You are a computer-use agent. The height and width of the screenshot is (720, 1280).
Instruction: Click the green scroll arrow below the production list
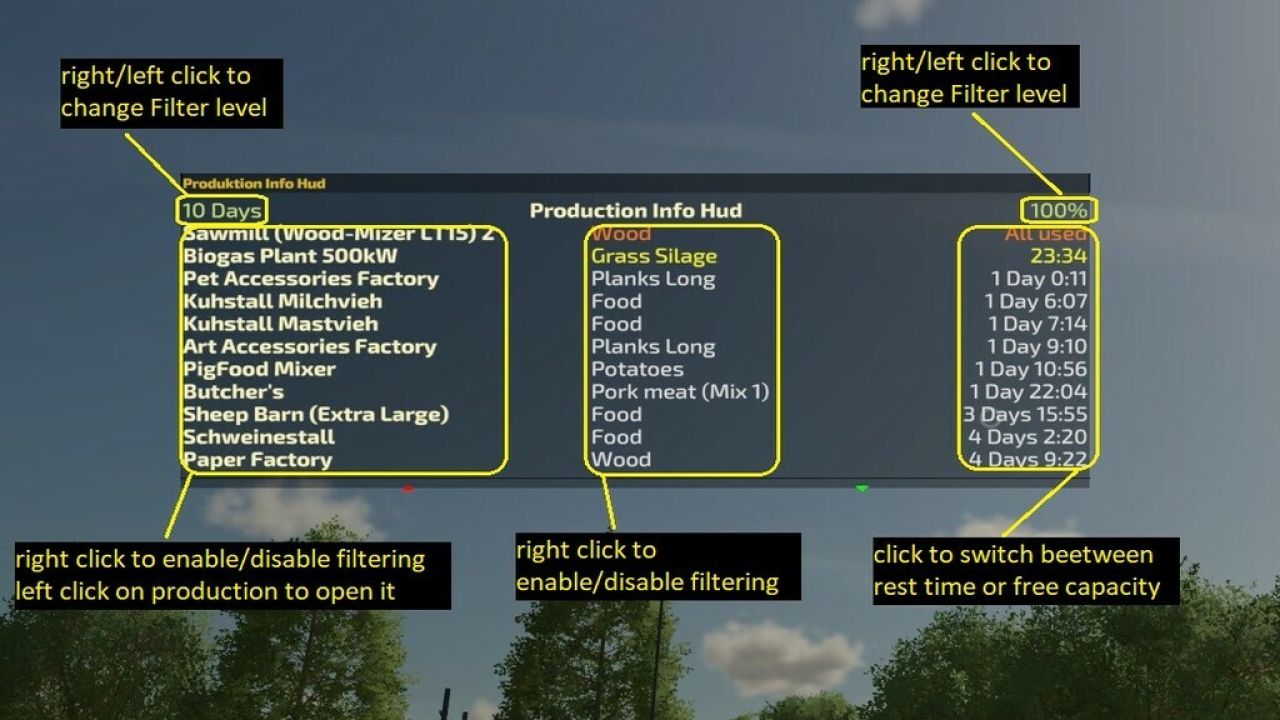point(862,489)
